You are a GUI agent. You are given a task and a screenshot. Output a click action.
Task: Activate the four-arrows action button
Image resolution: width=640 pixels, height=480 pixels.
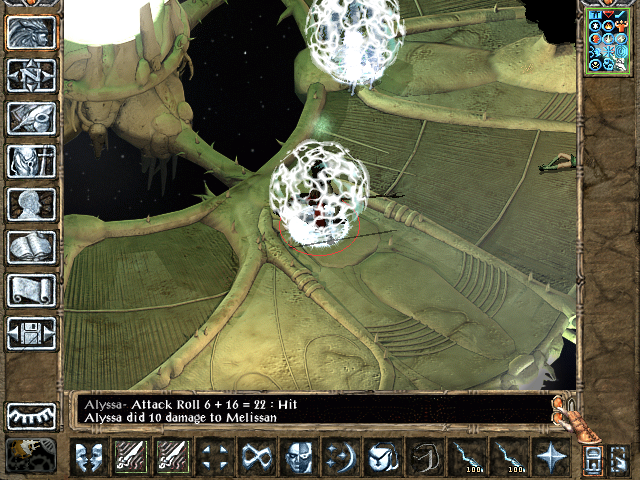tap(213, 457)
